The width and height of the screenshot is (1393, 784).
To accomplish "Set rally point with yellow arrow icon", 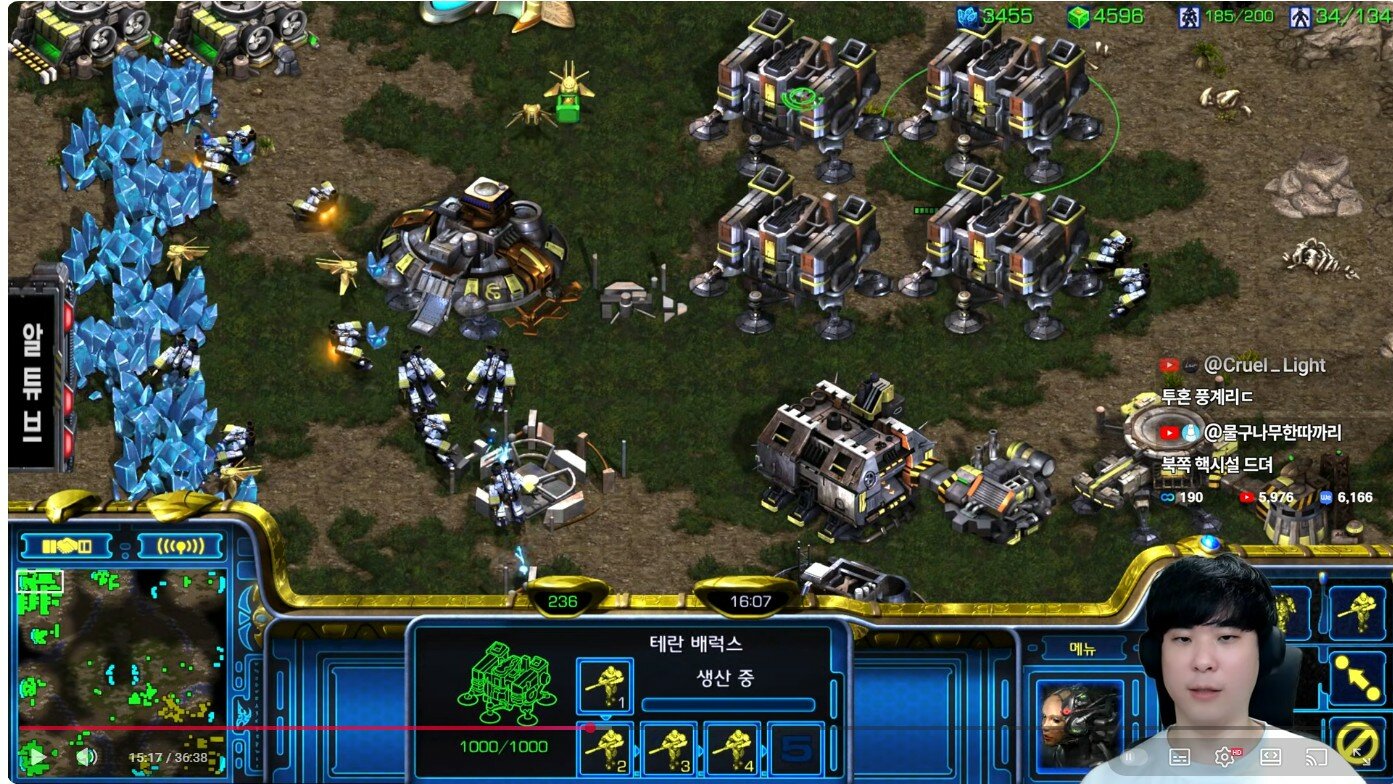I will pyautogui.click(x=1358, y=677).
